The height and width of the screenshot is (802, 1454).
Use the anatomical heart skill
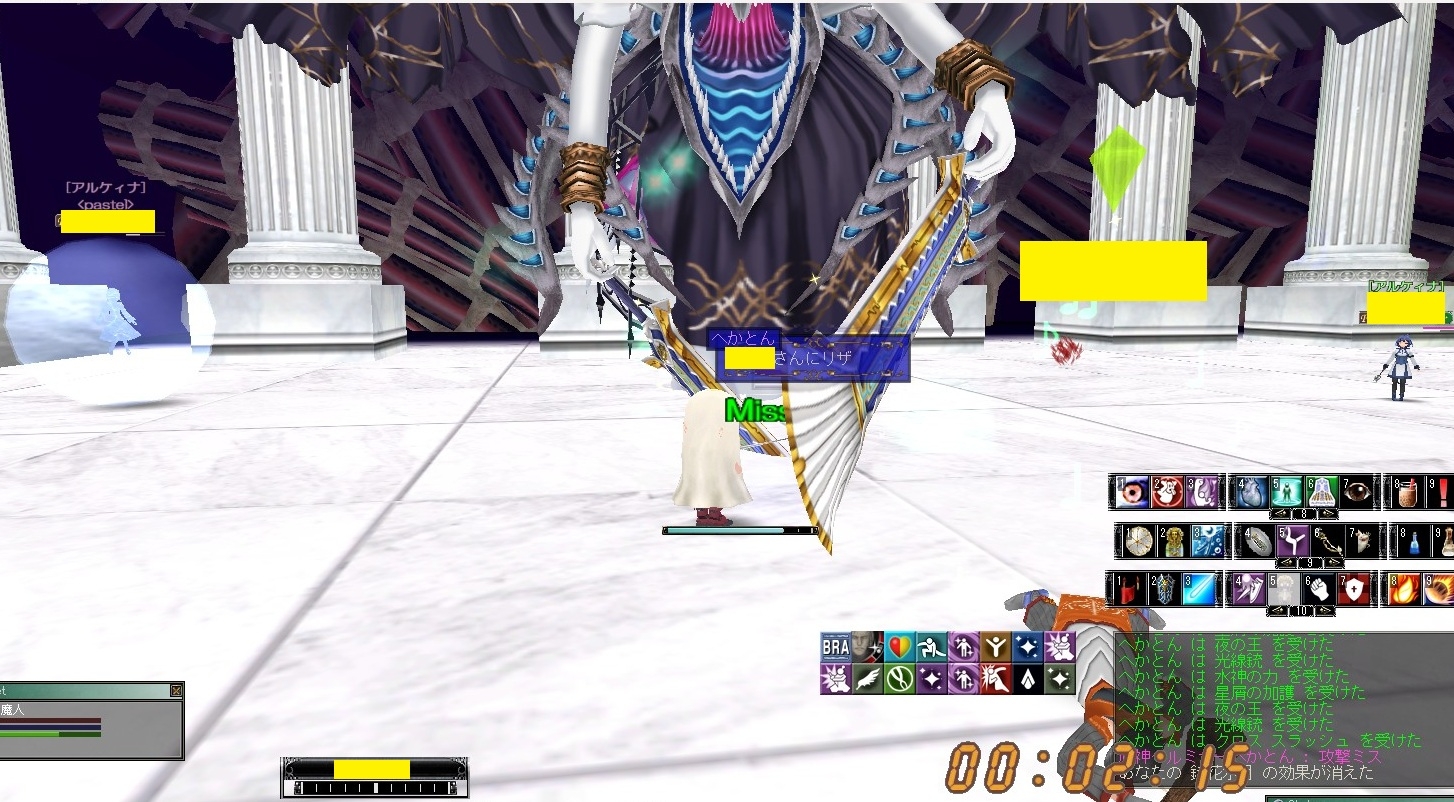click(x=1251, y=492)
